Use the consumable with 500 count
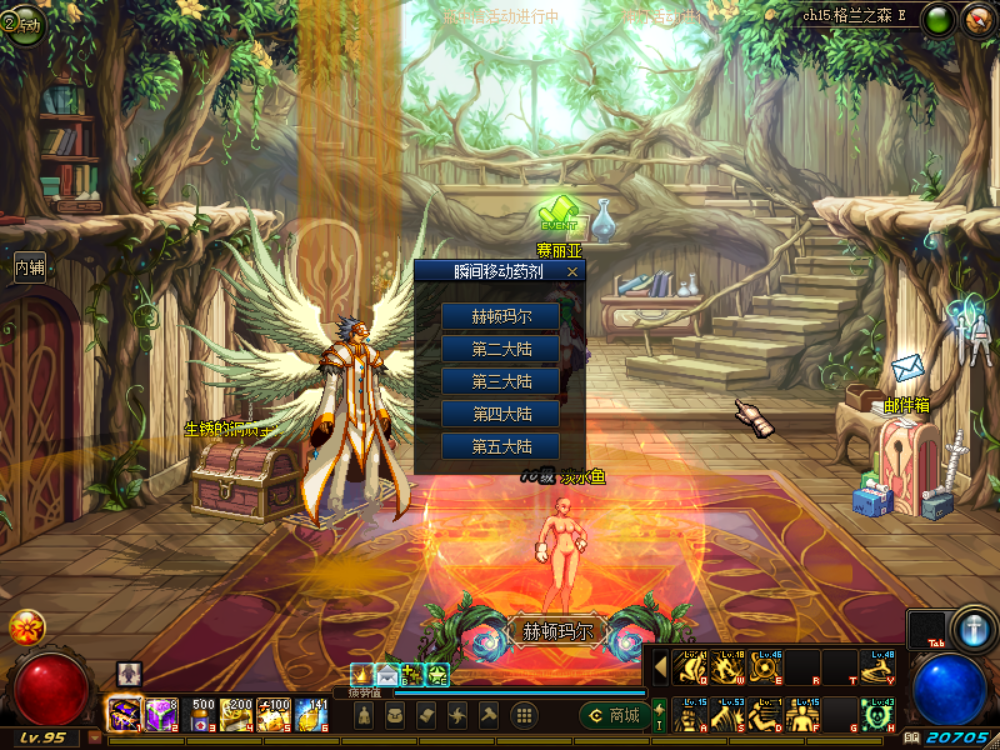This screenshot has height=750, width=1000. point(202,714)
